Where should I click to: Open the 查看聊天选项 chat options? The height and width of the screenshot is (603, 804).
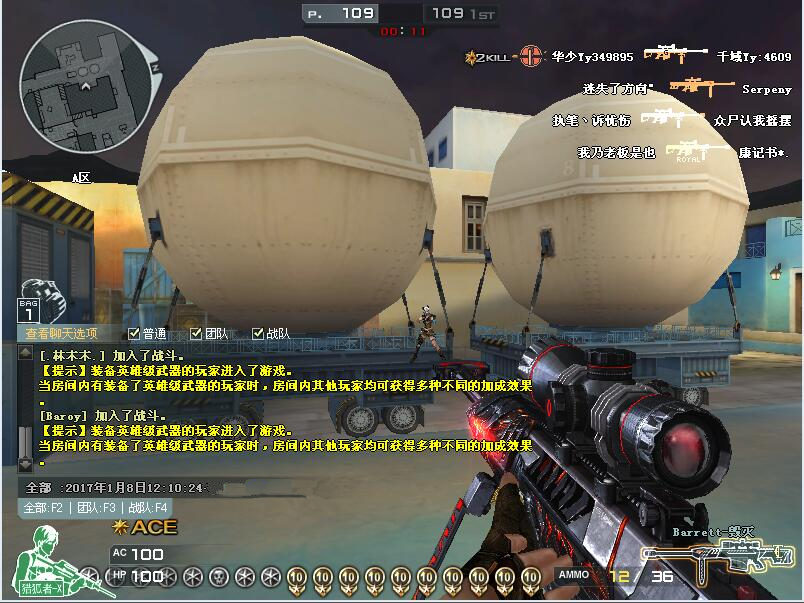point(62,334)
